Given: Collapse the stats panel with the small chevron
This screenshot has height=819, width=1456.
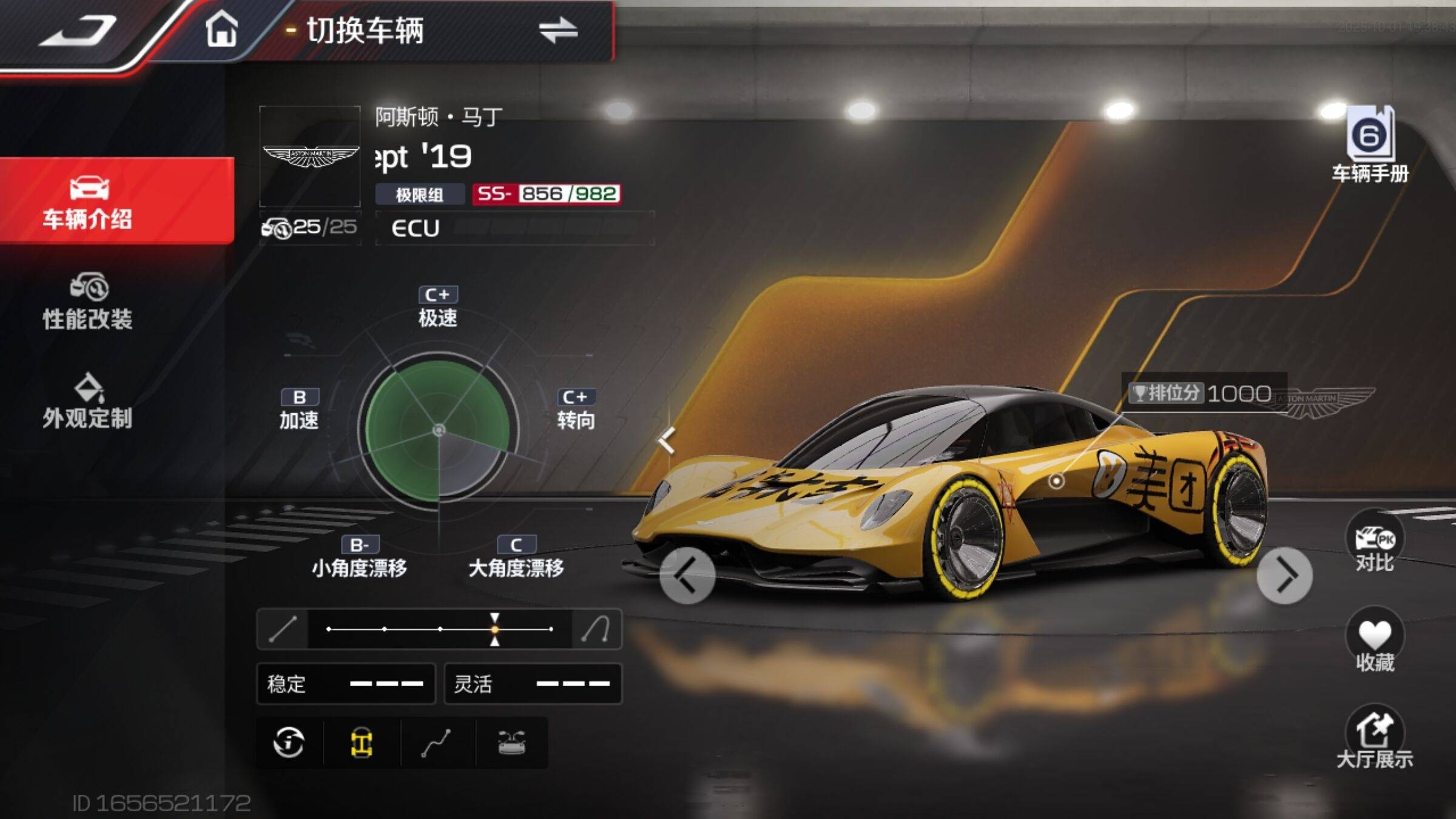Looking at the screenshot, I should pyautogui.click(x=667, y=440).
